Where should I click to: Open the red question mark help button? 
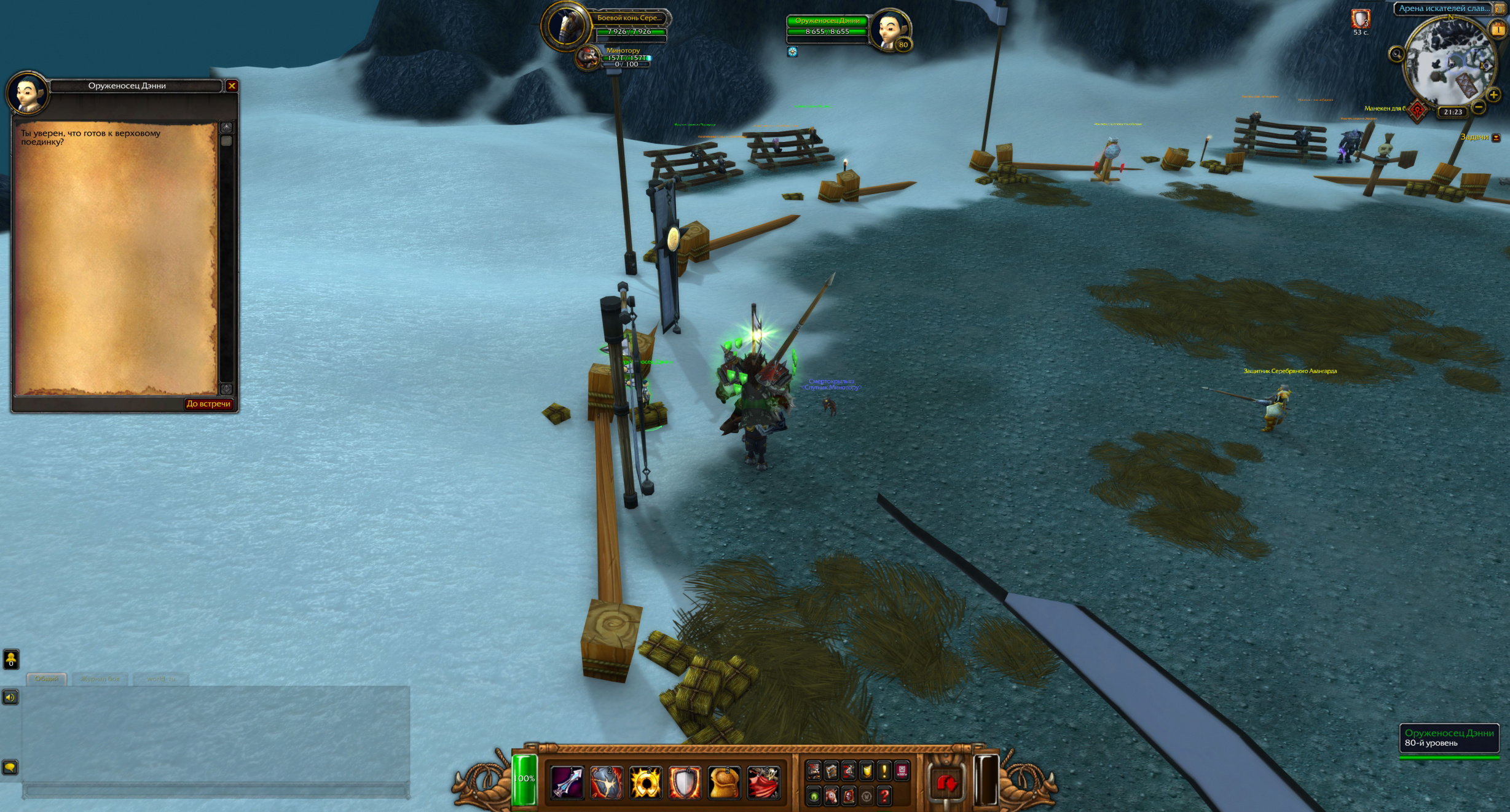pos(884,797)
